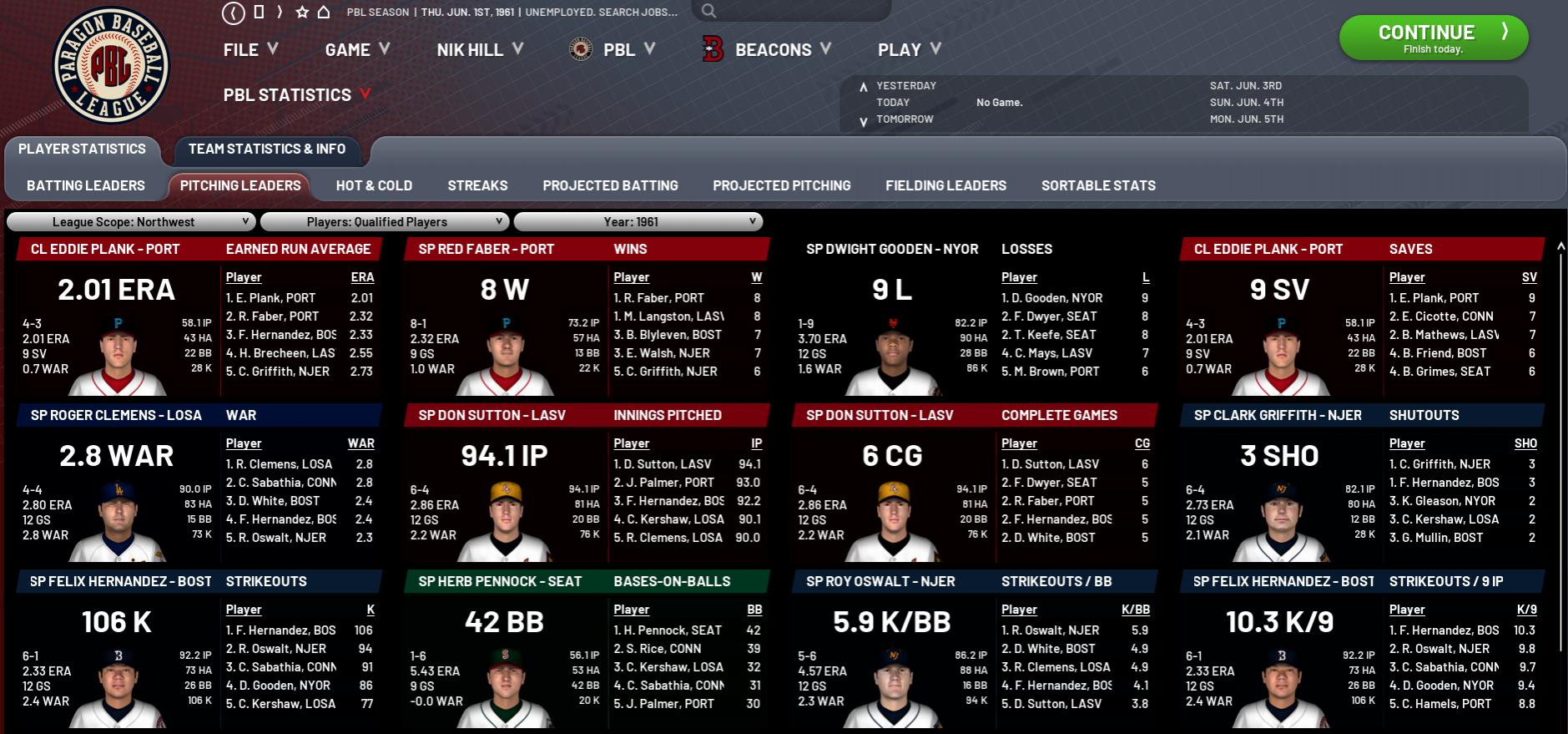1568x734 pixels.
Task: Open the Nik Hill manager menu
Action: 479,50
